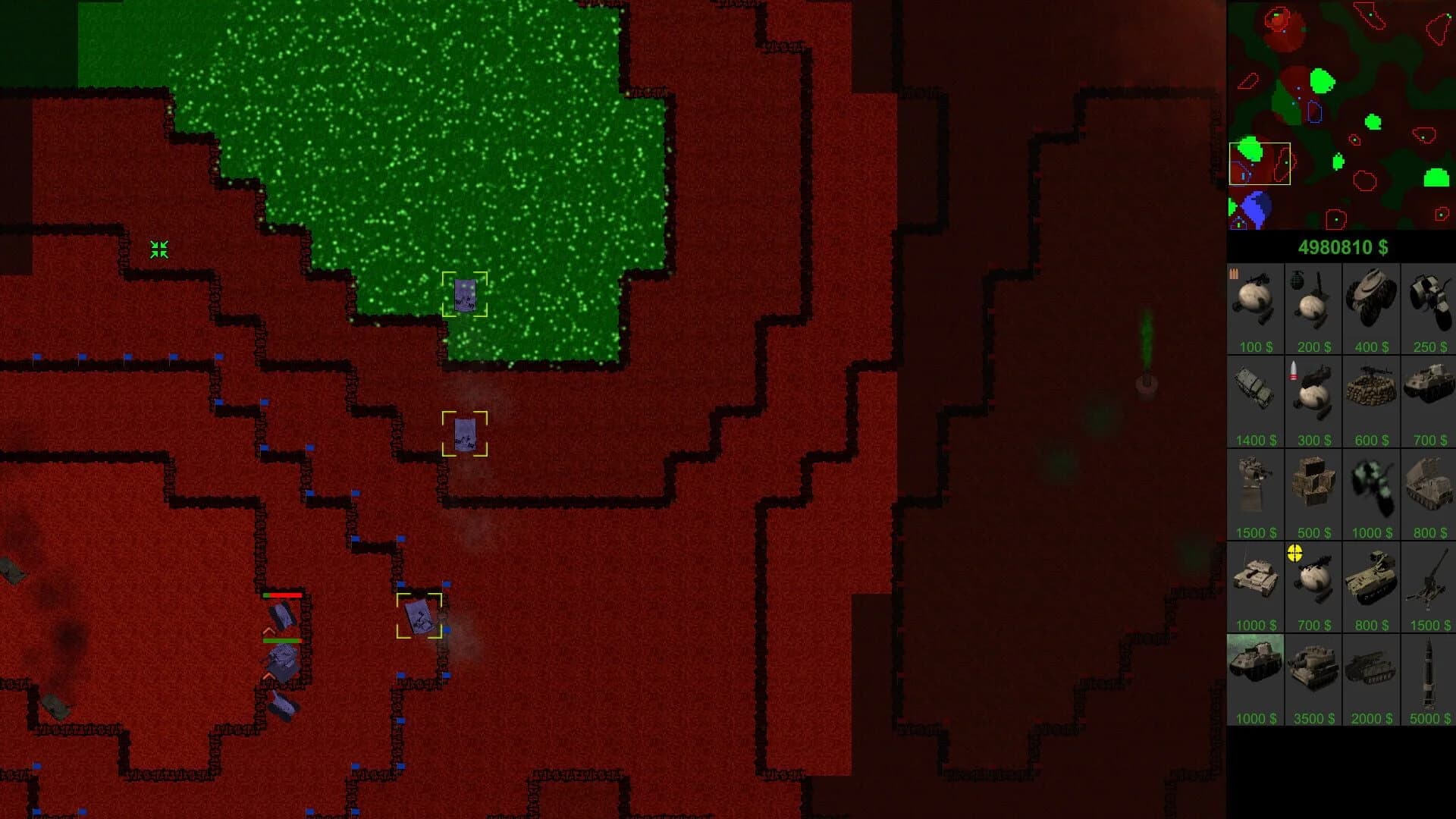Build the 1500 $ towed artillery cannon
Viewport: 1456px width, 819px height.
pyautogui.click(x=1428, y=584)
